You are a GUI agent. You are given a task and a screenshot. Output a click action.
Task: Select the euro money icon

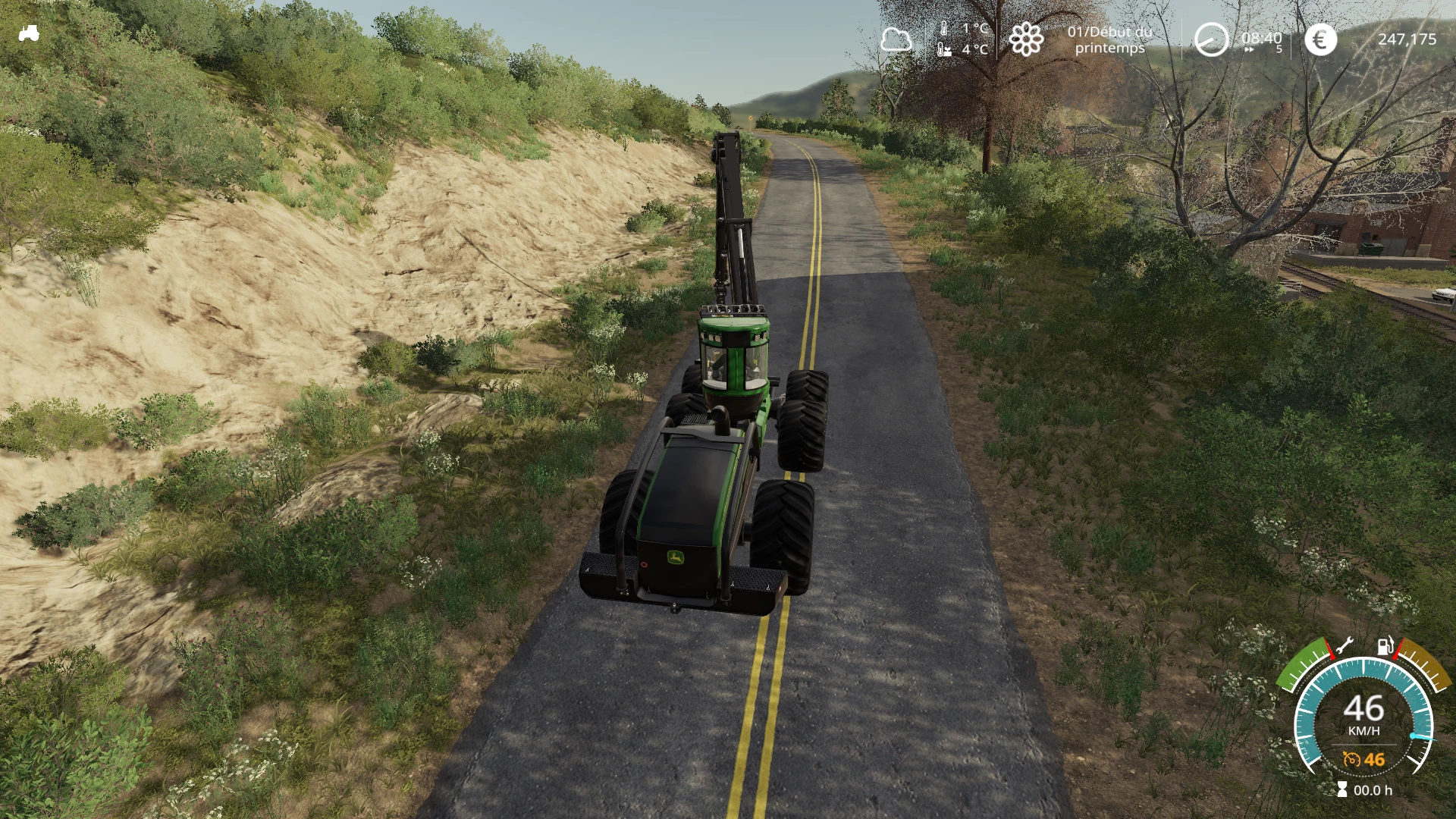[1320, 39]
